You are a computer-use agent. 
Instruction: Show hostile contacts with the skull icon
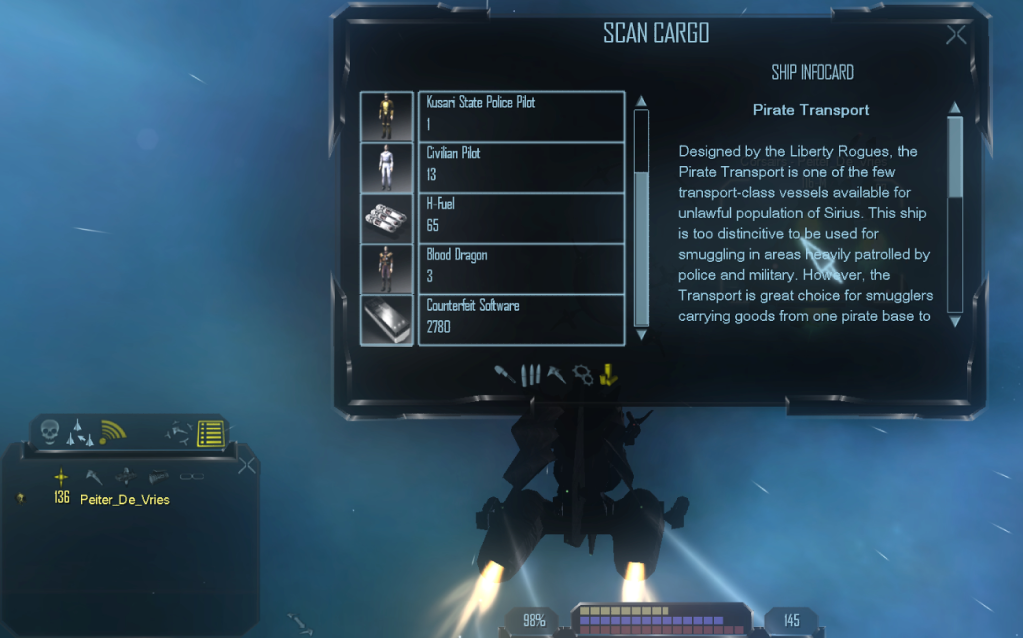click(48, 432)
